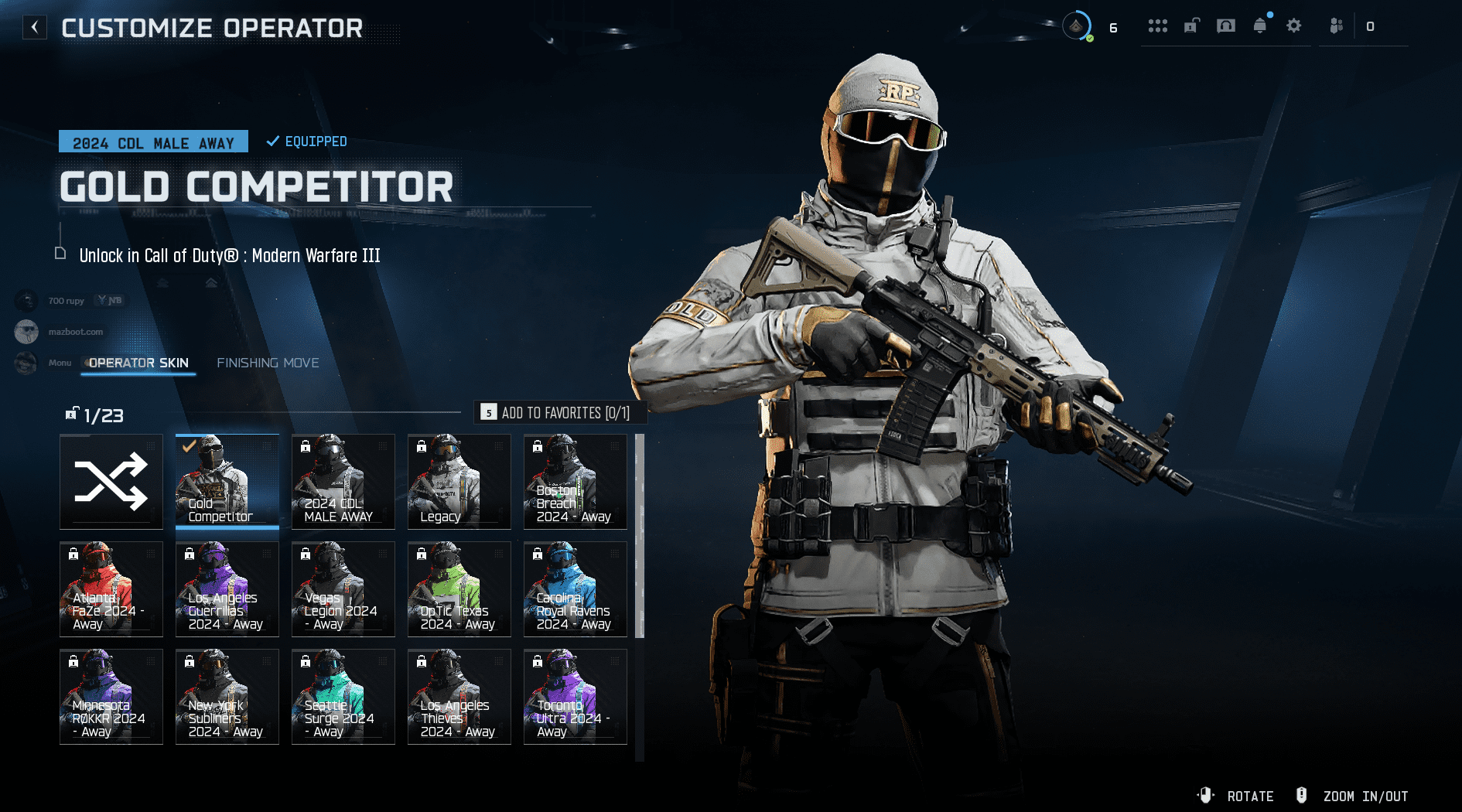Select the Operator Skin tab
This screenshot has width=1462, height=812.
pos(138,363)
